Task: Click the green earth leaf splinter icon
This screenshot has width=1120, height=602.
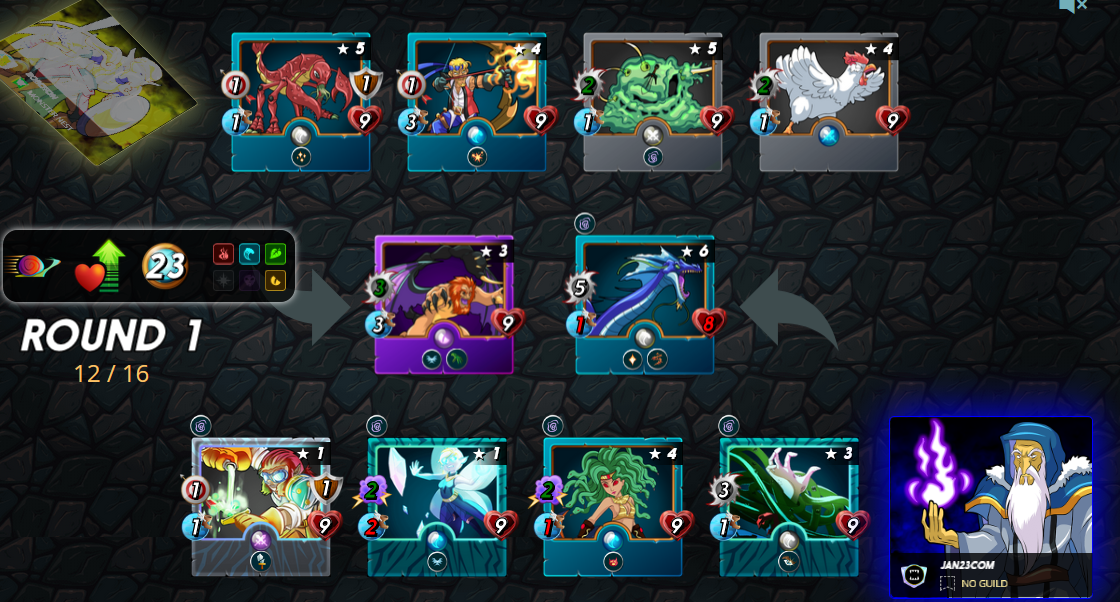Action: click(x=275, y=254)
